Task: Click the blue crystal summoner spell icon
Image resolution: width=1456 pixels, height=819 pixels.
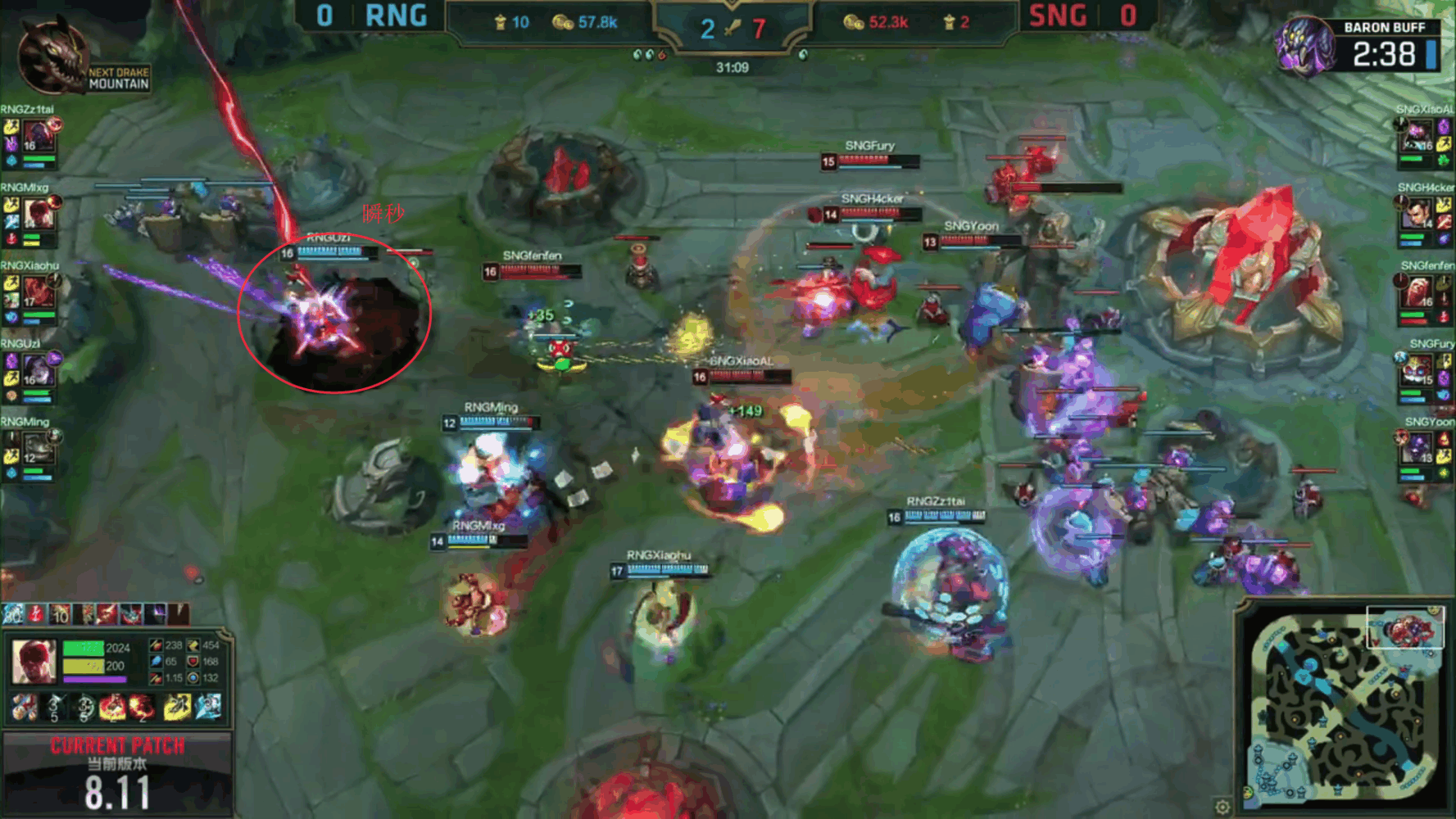Action: click(207, 707)
